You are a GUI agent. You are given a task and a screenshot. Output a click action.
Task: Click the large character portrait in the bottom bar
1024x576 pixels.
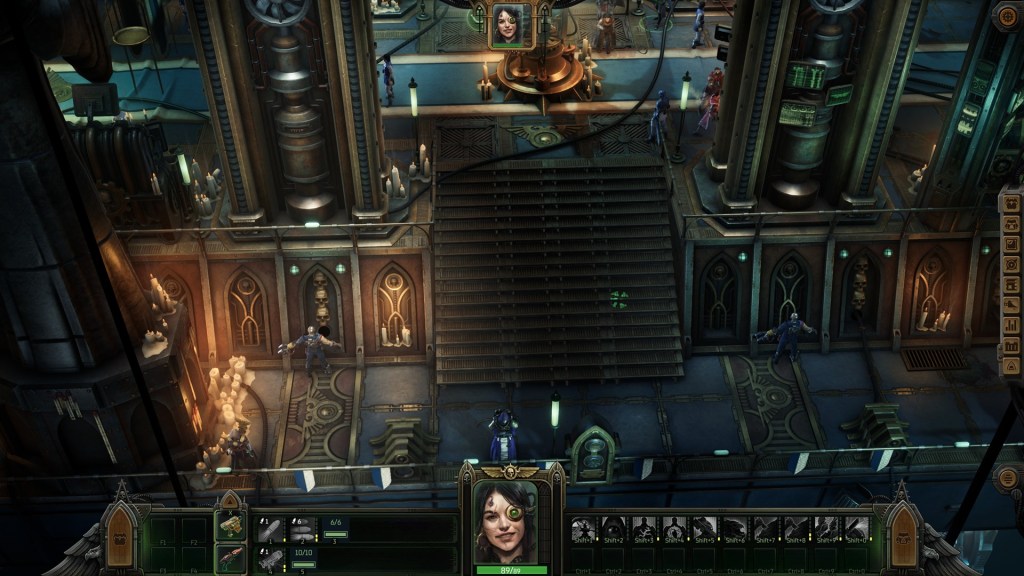point(511,521)
